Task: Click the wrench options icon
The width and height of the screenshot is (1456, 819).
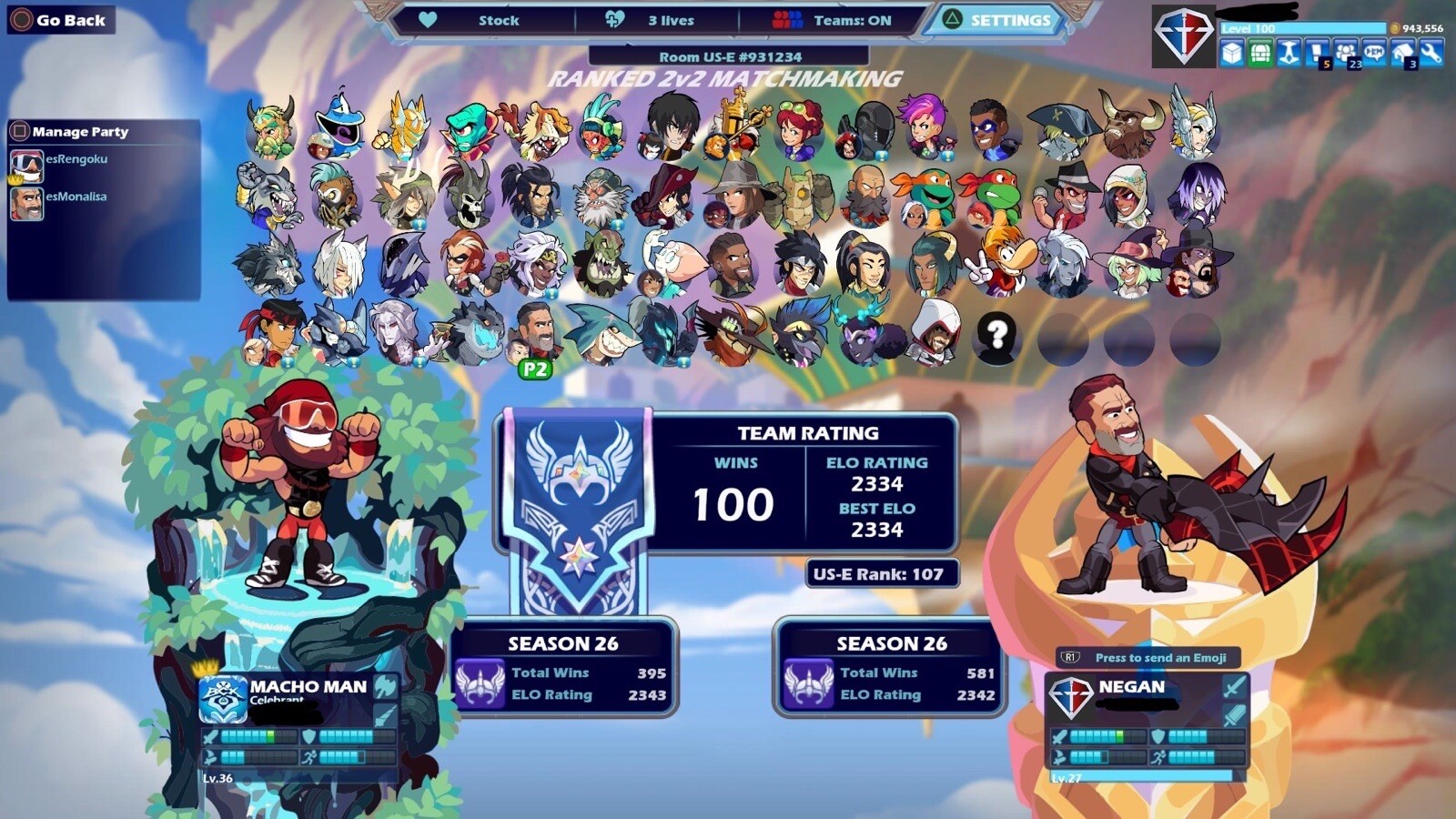Action: tap(1431, 54)
